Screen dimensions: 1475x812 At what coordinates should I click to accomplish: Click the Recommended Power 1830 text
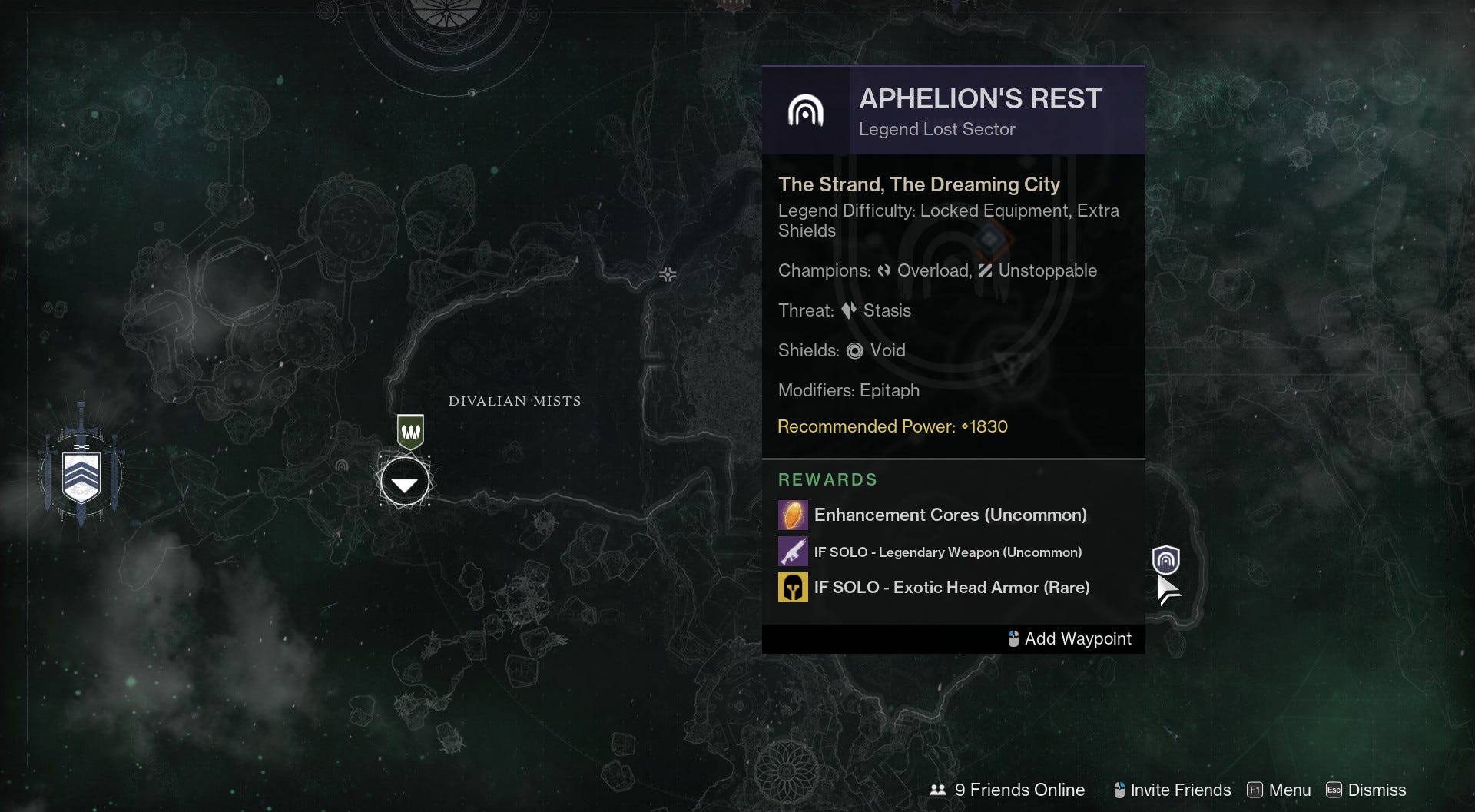pos(893,426)
